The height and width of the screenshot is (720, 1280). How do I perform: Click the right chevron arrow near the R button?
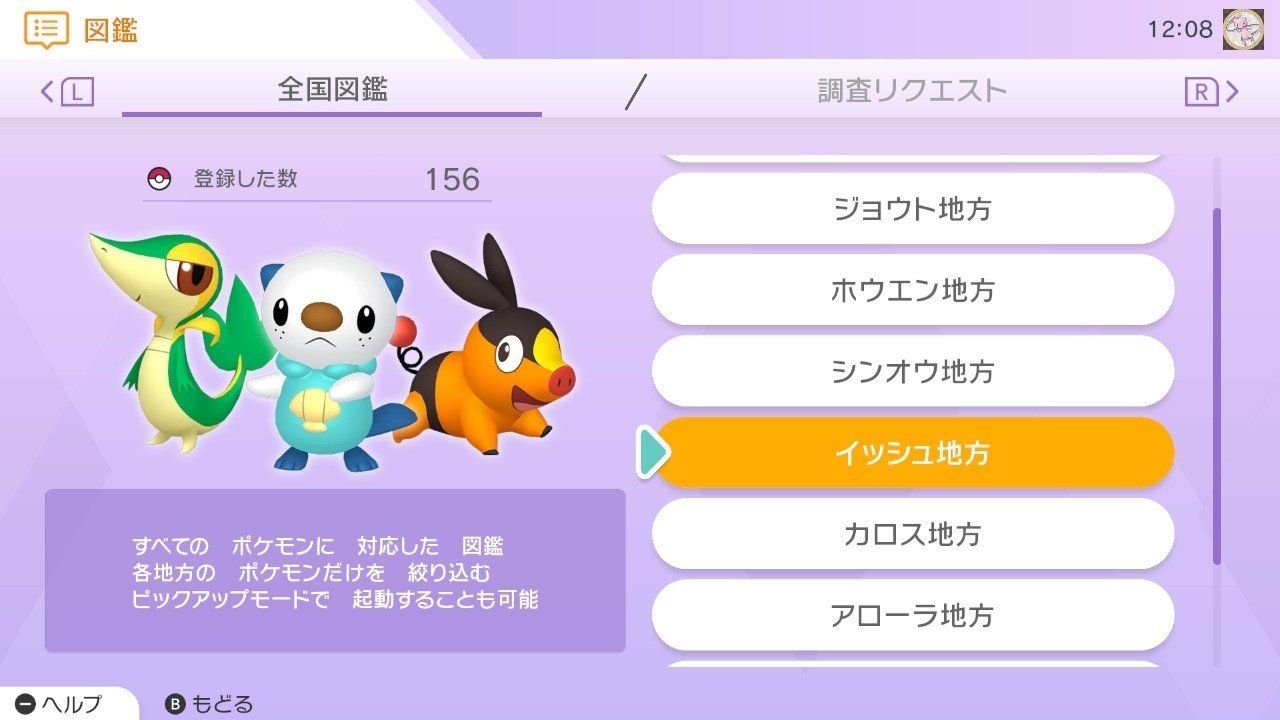[1234, 91]
